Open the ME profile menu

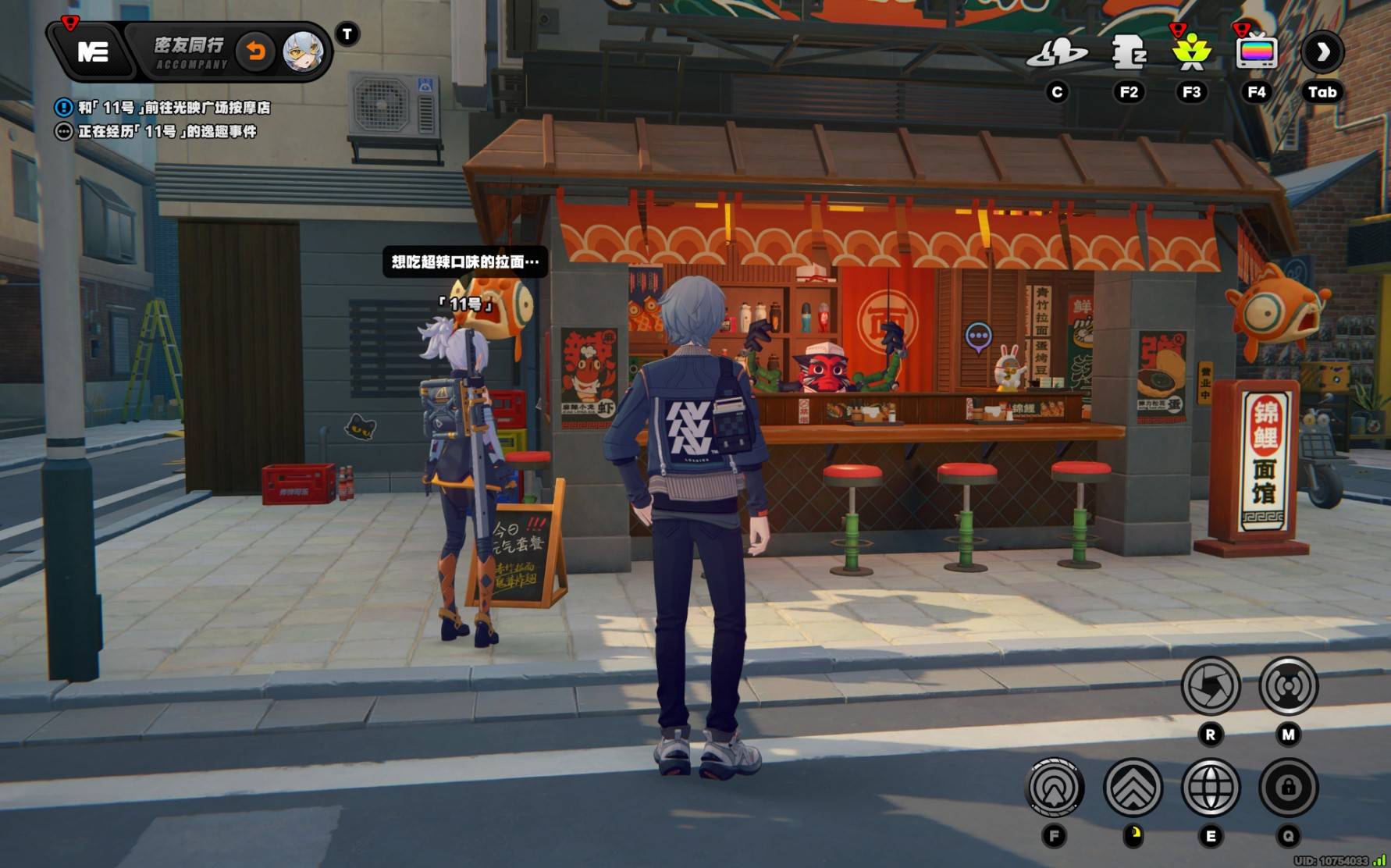(x=93, y=52)
